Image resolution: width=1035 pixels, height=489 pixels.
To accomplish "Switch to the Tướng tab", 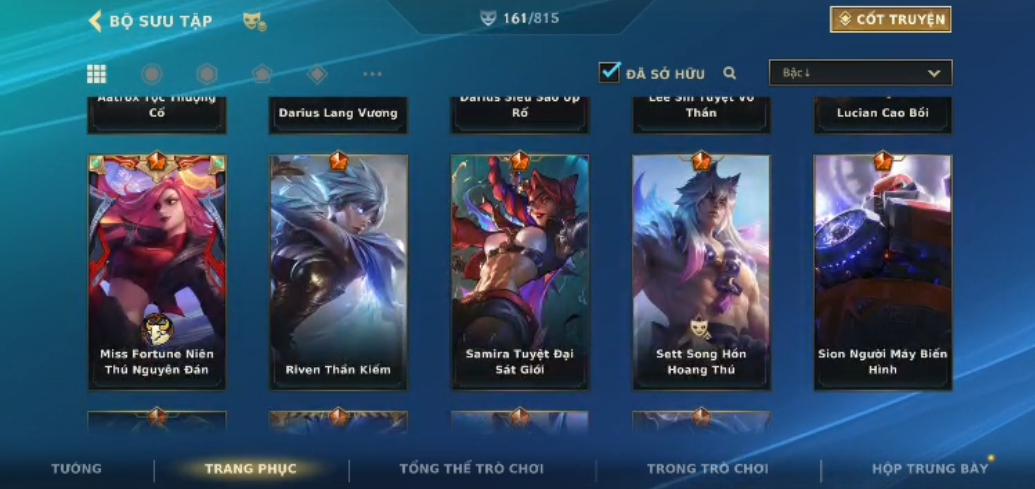I will (x=77, y=469).
